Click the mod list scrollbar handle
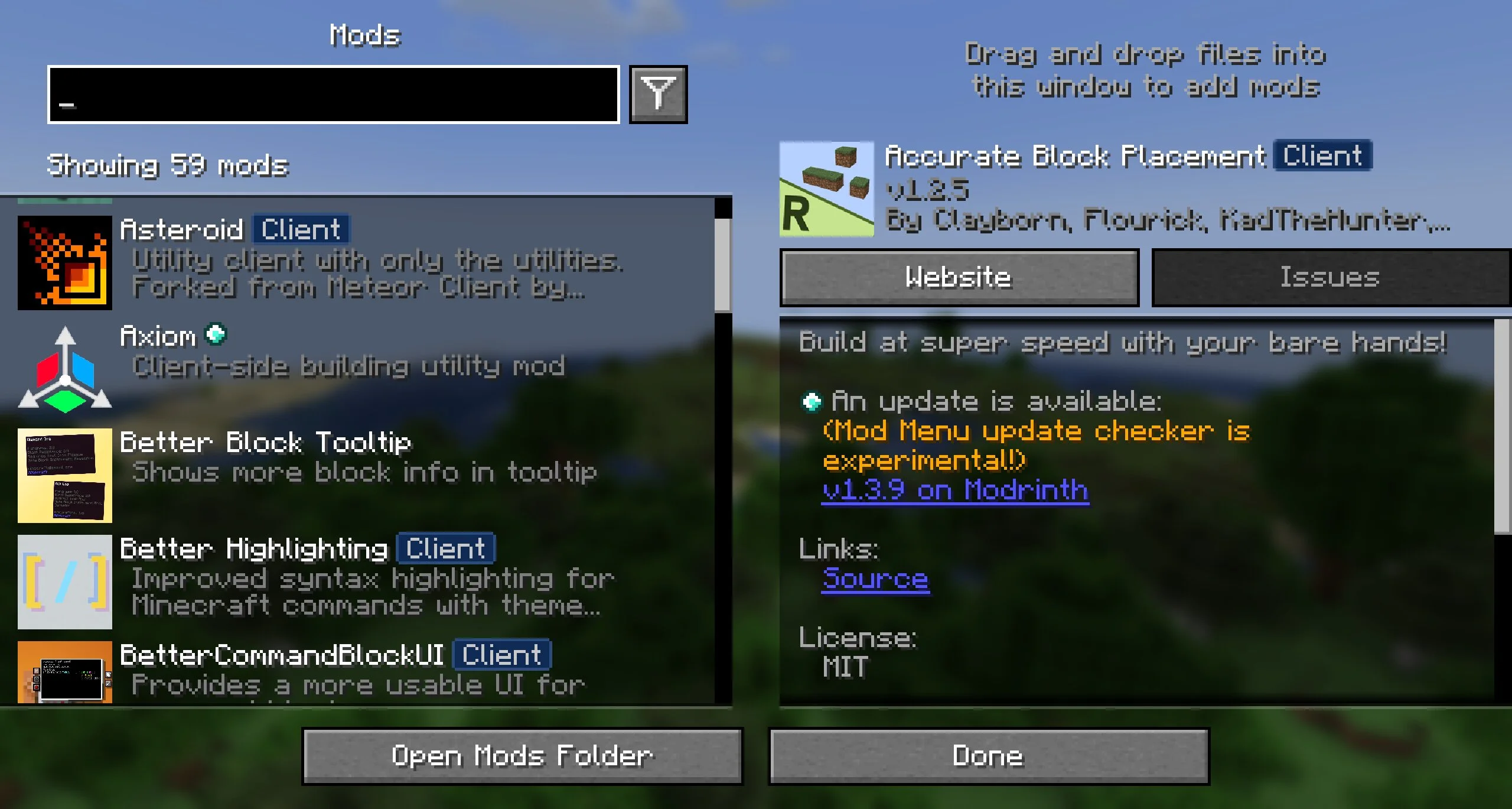 [722, 264]
